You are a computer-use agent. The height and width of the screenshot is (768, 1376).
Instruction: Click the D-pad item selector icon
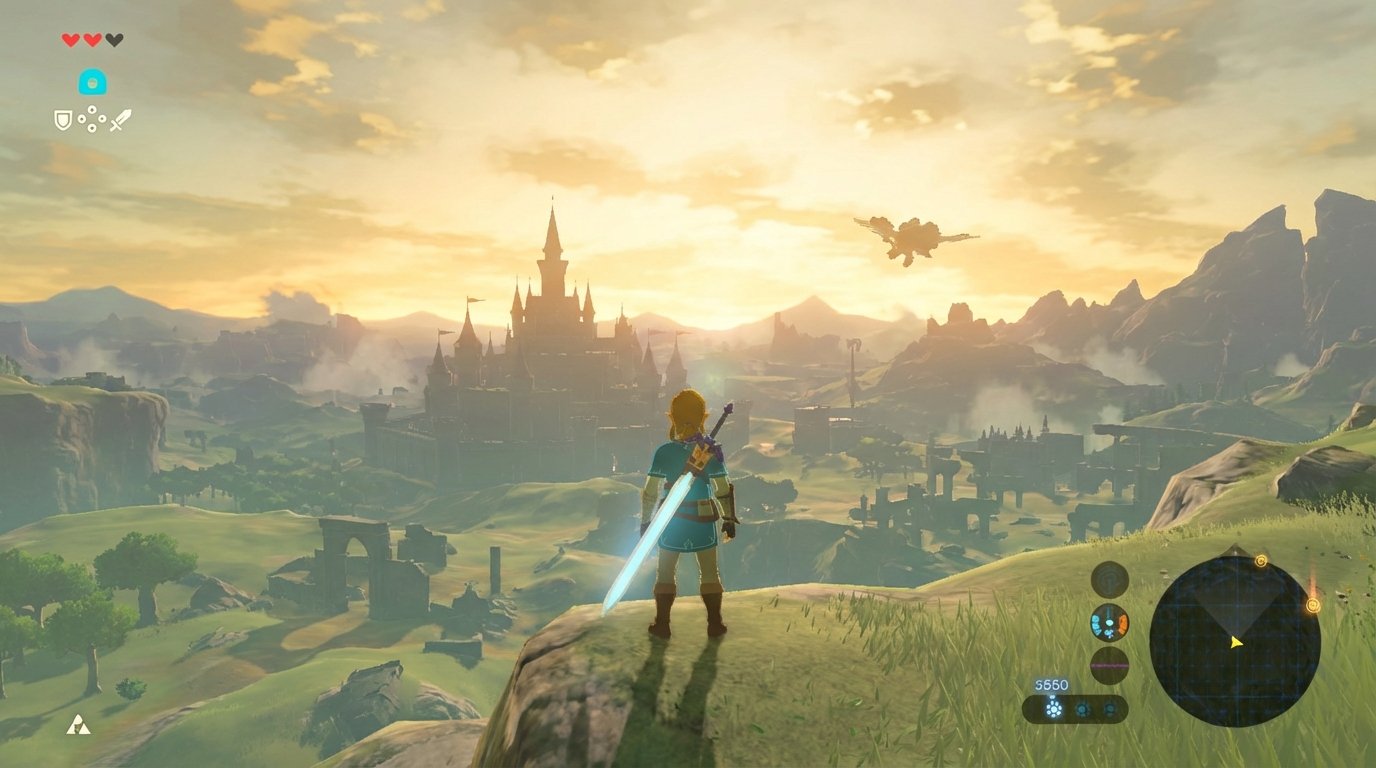pos(92,118)
